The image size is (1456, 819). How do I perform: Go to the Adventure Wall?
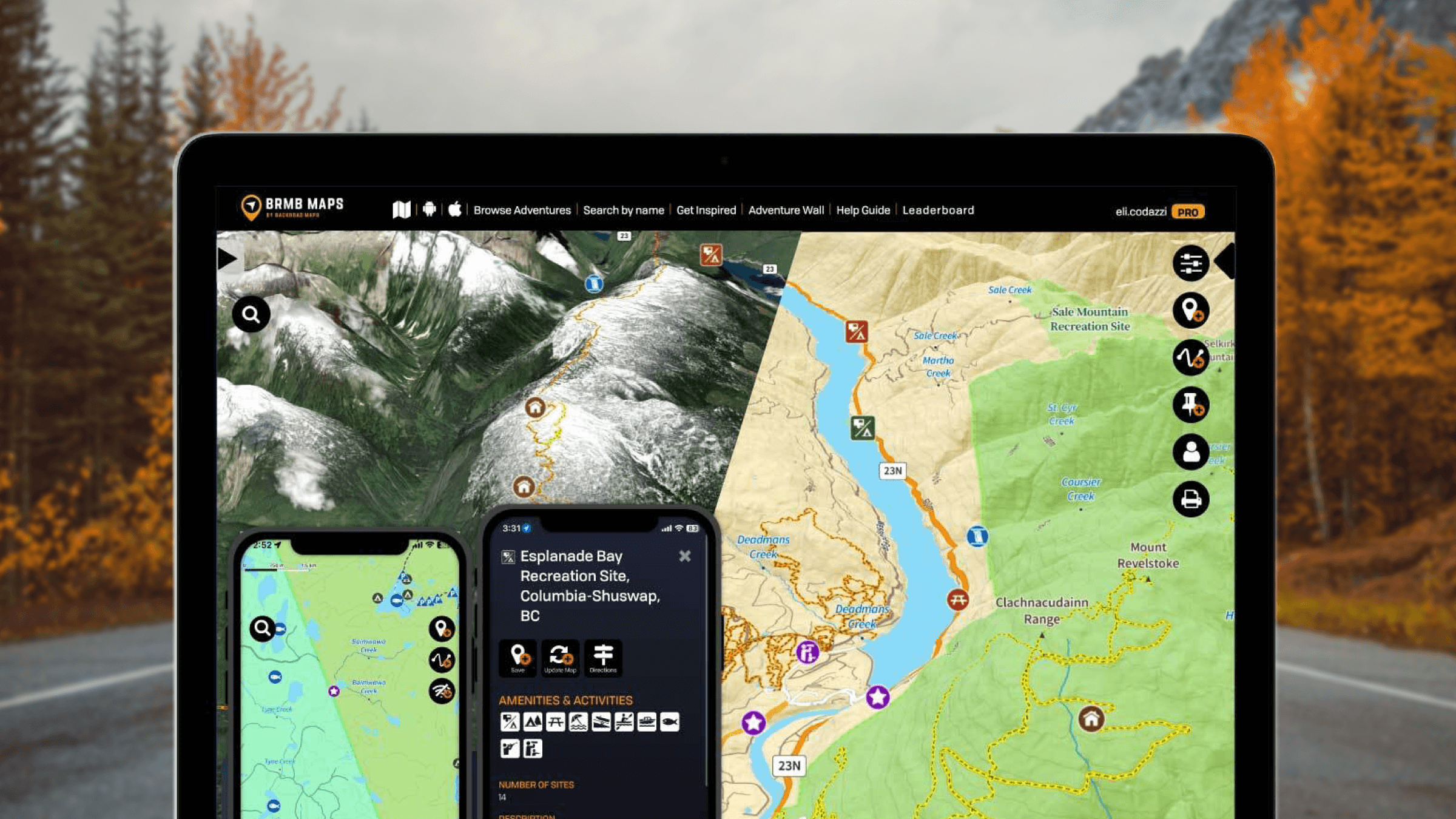coord(786,210)
